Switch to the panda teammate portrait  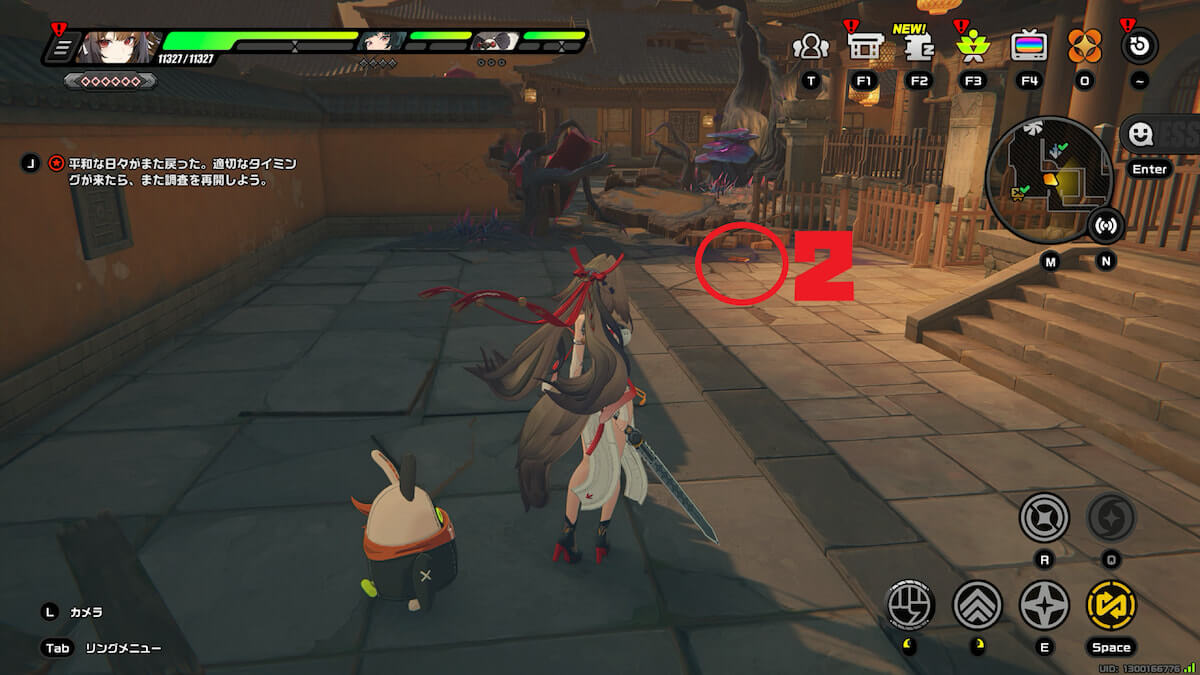click(493, 42)
